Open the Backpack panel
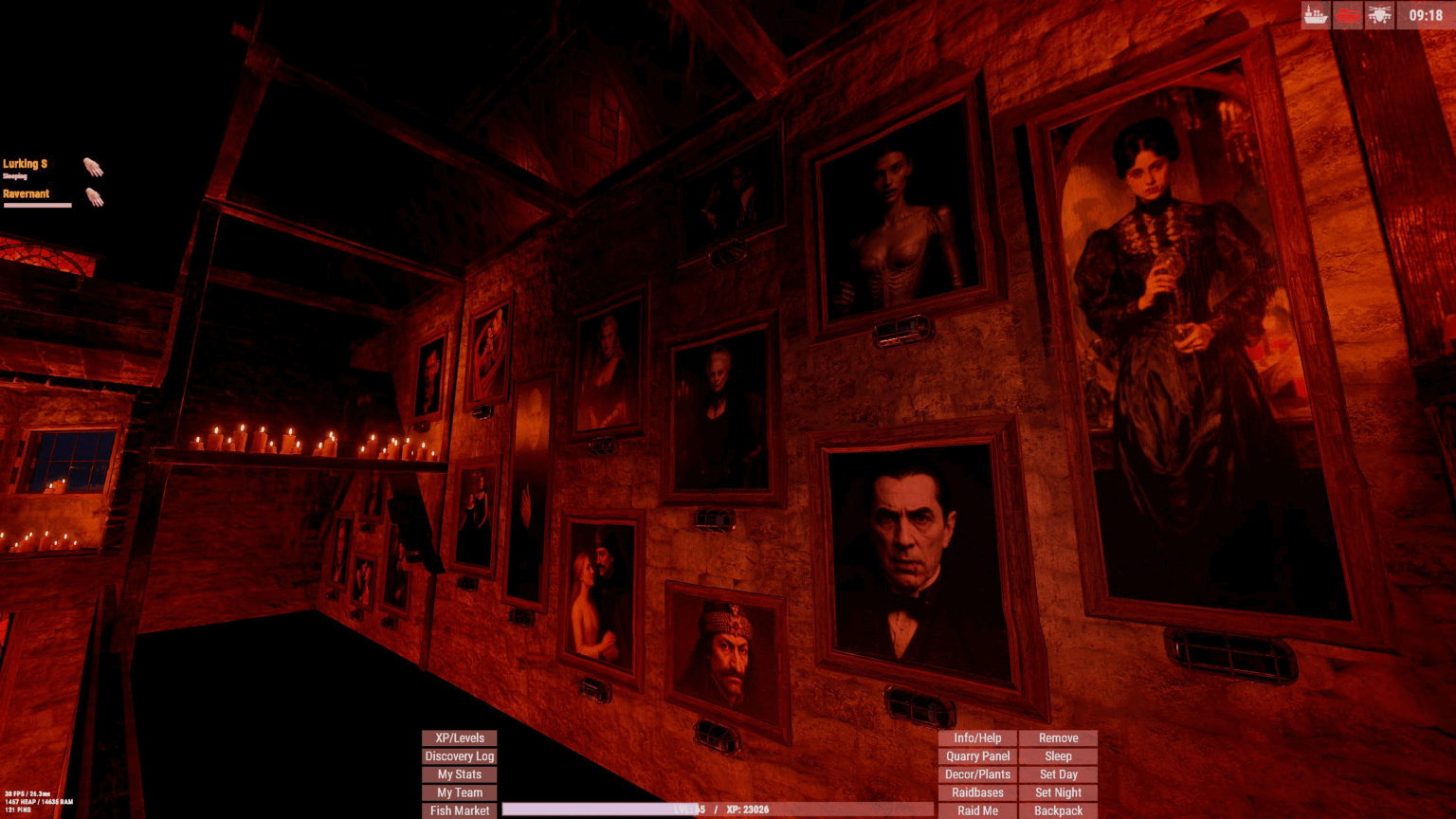1456x819 pixels. [1058, 810]
